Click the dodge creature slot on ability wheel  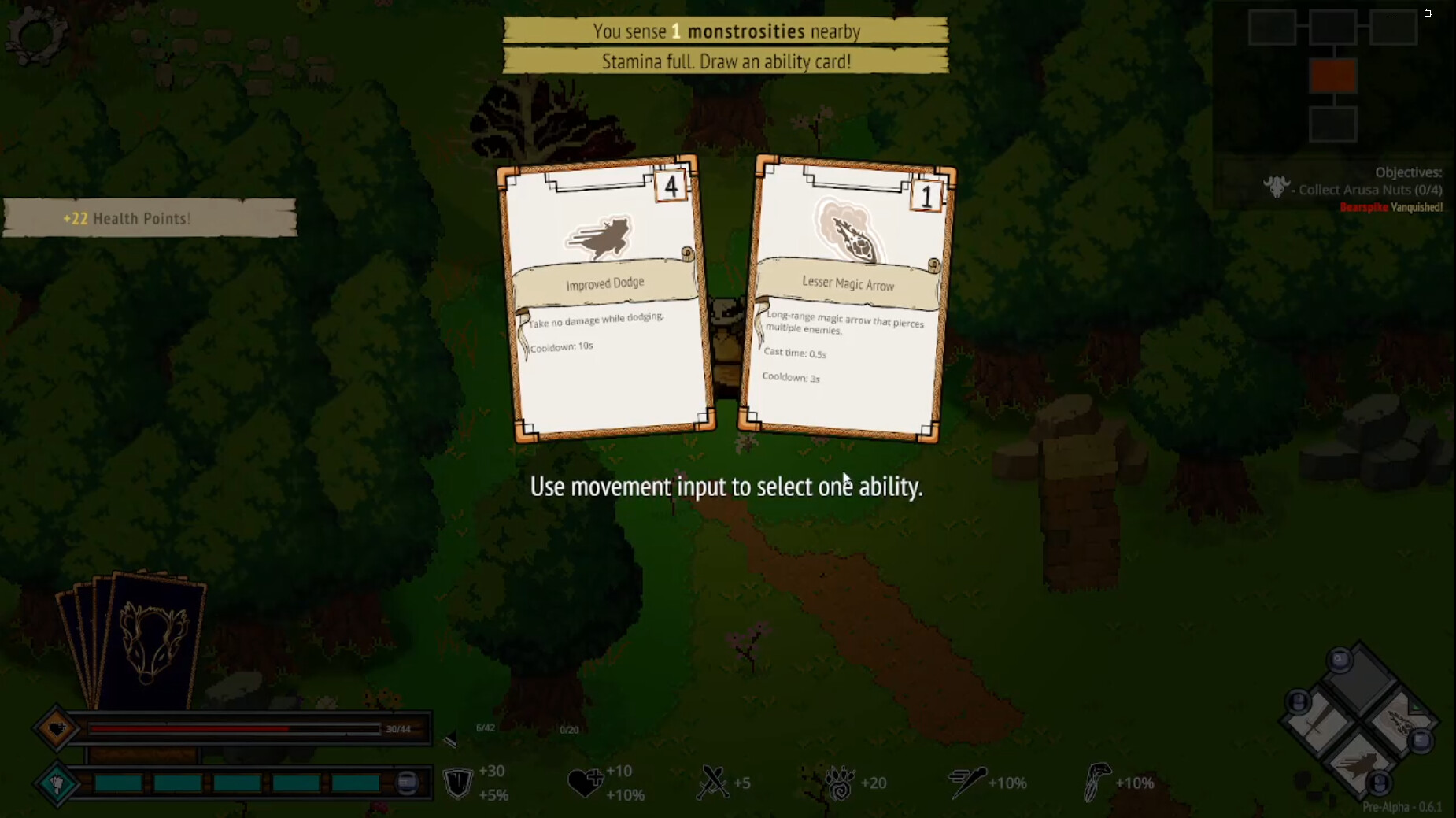pyautogui.click(x=1358, y=768)
